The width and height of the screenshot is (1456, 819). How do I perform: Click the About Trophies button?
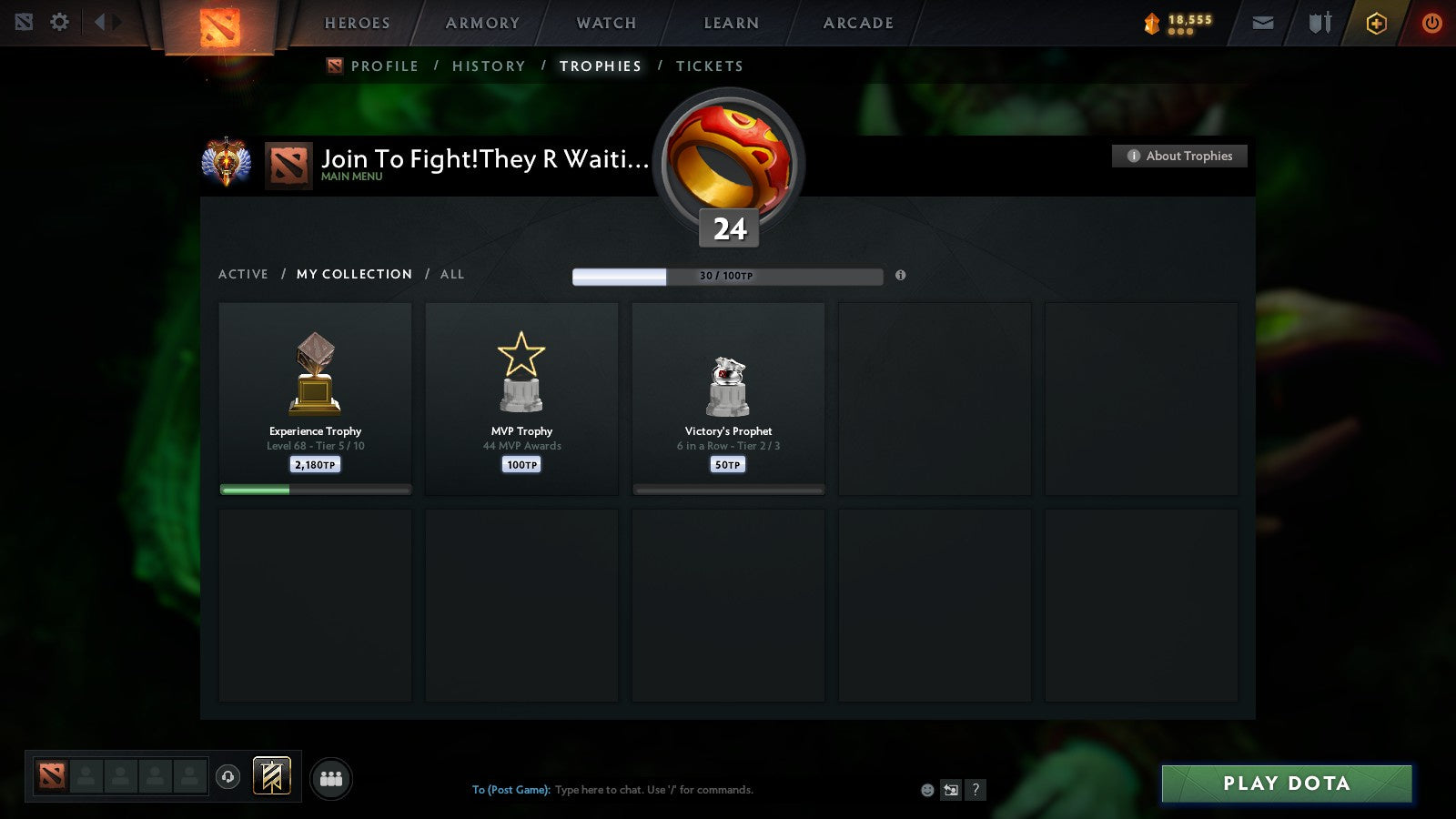(x=1178, y=156)
